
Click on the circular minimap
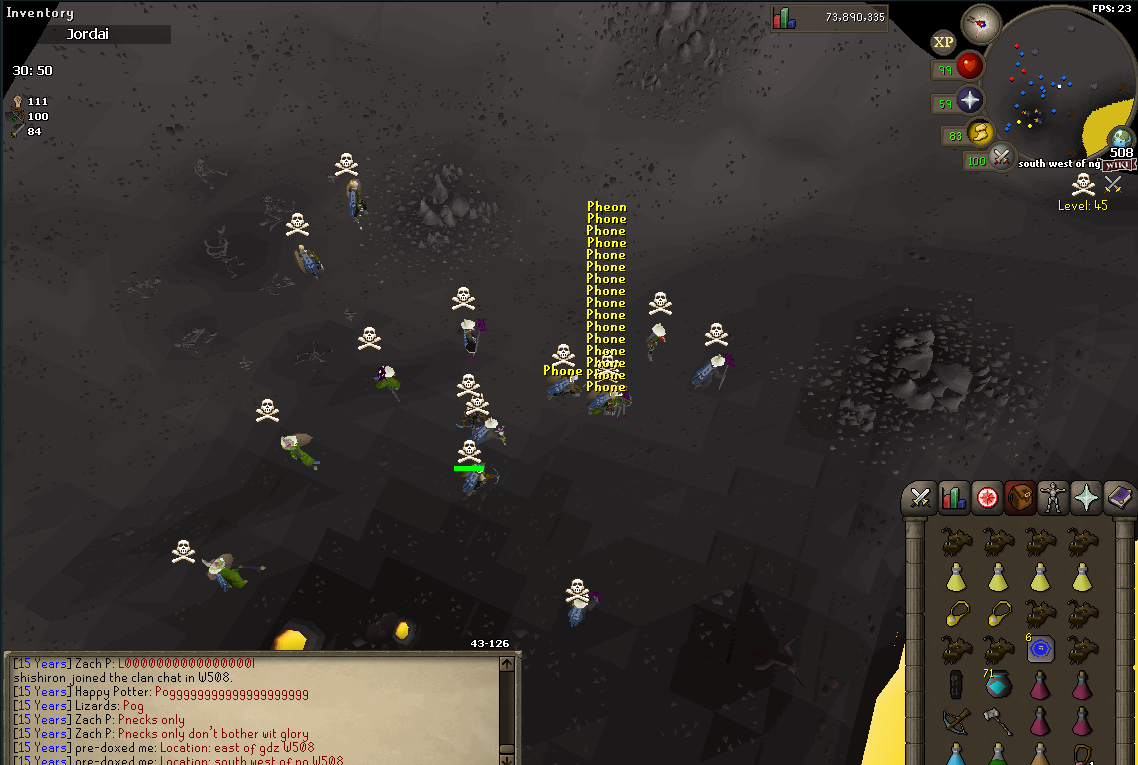point(1062,85)
